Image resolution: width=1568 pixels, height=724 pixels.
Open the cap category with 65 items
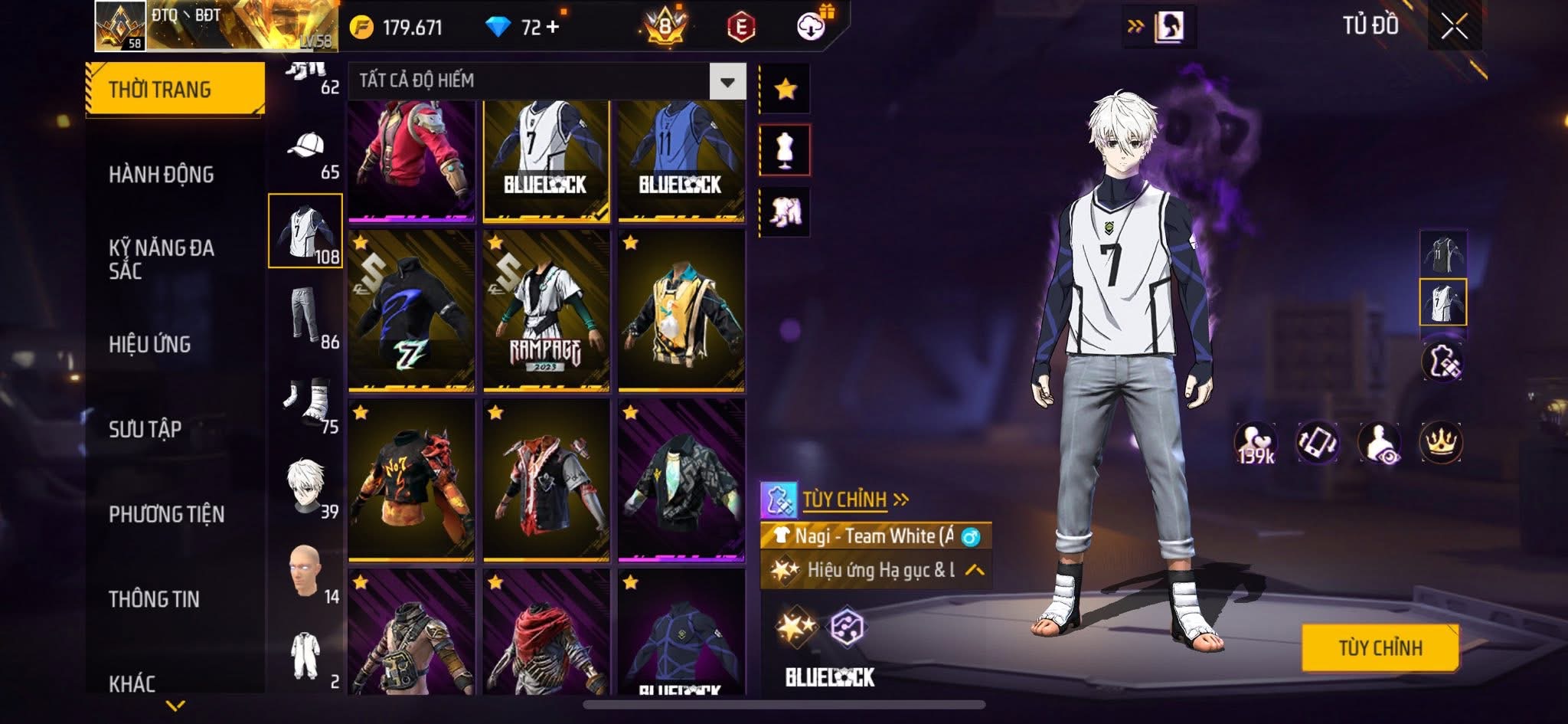coord(305,155)
